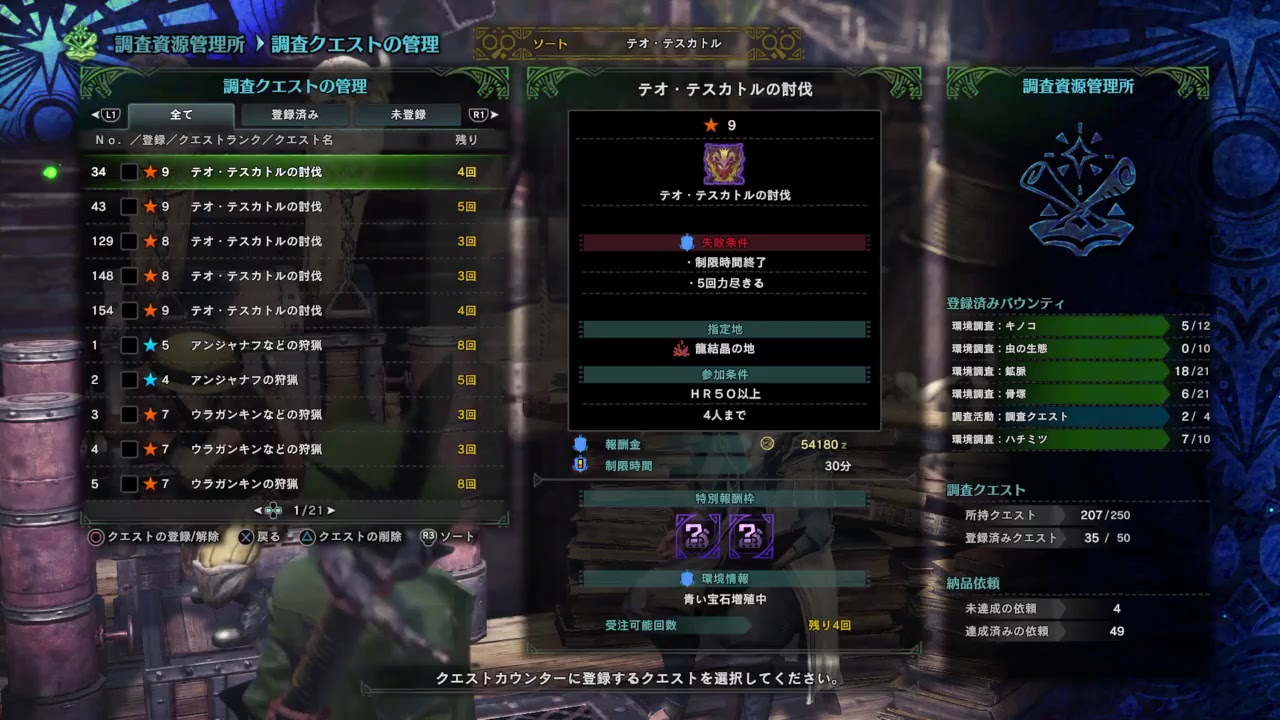Switch to the 登録済み tab

[292, 114]
